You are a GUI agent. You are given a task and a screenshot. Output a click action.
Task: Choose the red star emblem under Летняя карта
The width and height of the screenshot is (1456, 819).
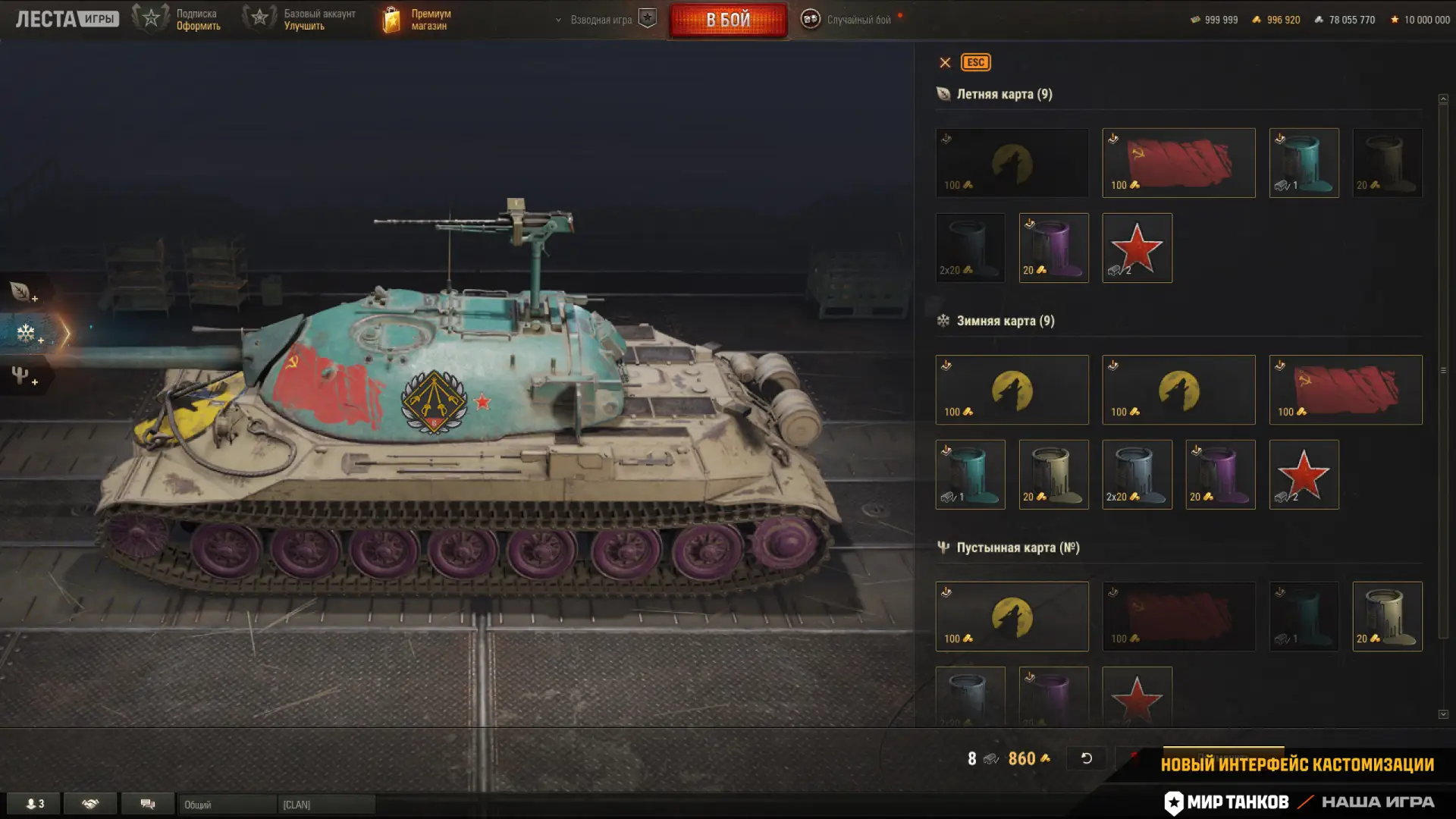point(1137,248)
